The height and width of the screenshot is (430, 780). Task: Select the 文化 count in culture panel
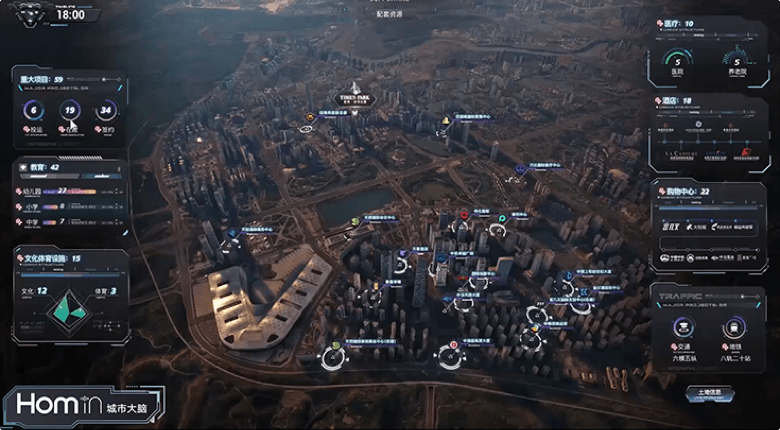[35, 290]
